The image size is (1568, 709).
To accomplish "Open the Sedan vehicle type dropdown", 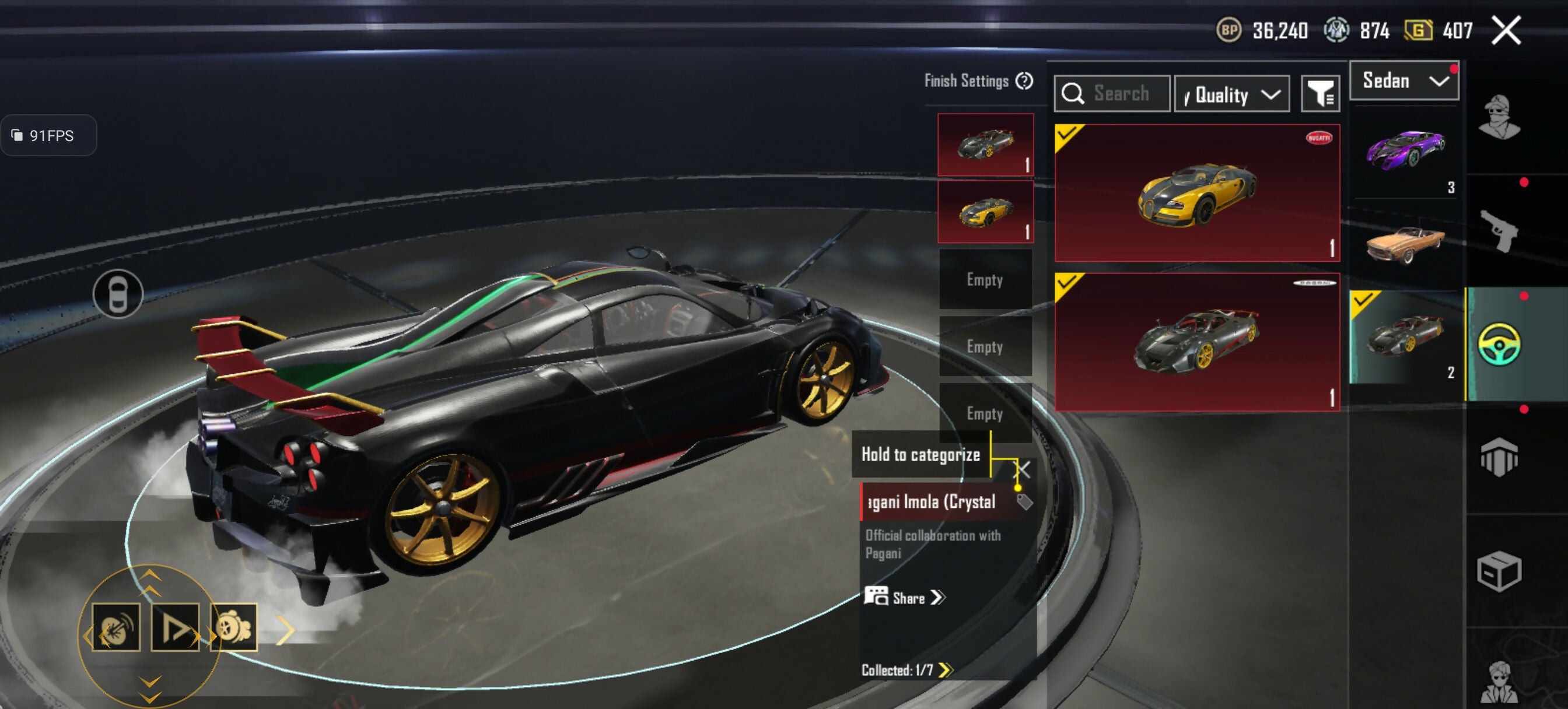I will 1403,80.
